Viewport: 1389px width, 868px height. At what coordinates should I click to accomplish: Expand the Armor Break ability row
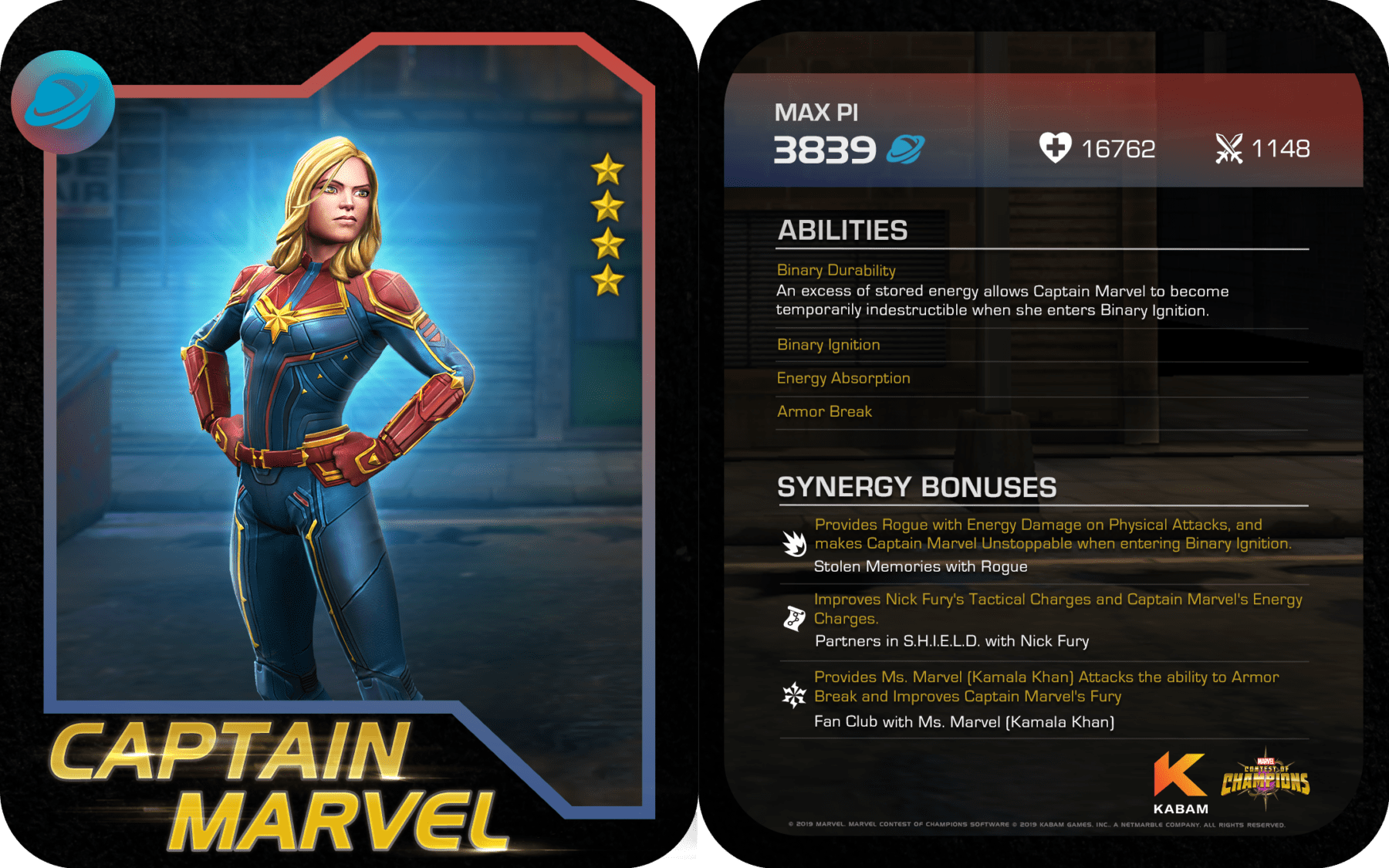[824, 412]
